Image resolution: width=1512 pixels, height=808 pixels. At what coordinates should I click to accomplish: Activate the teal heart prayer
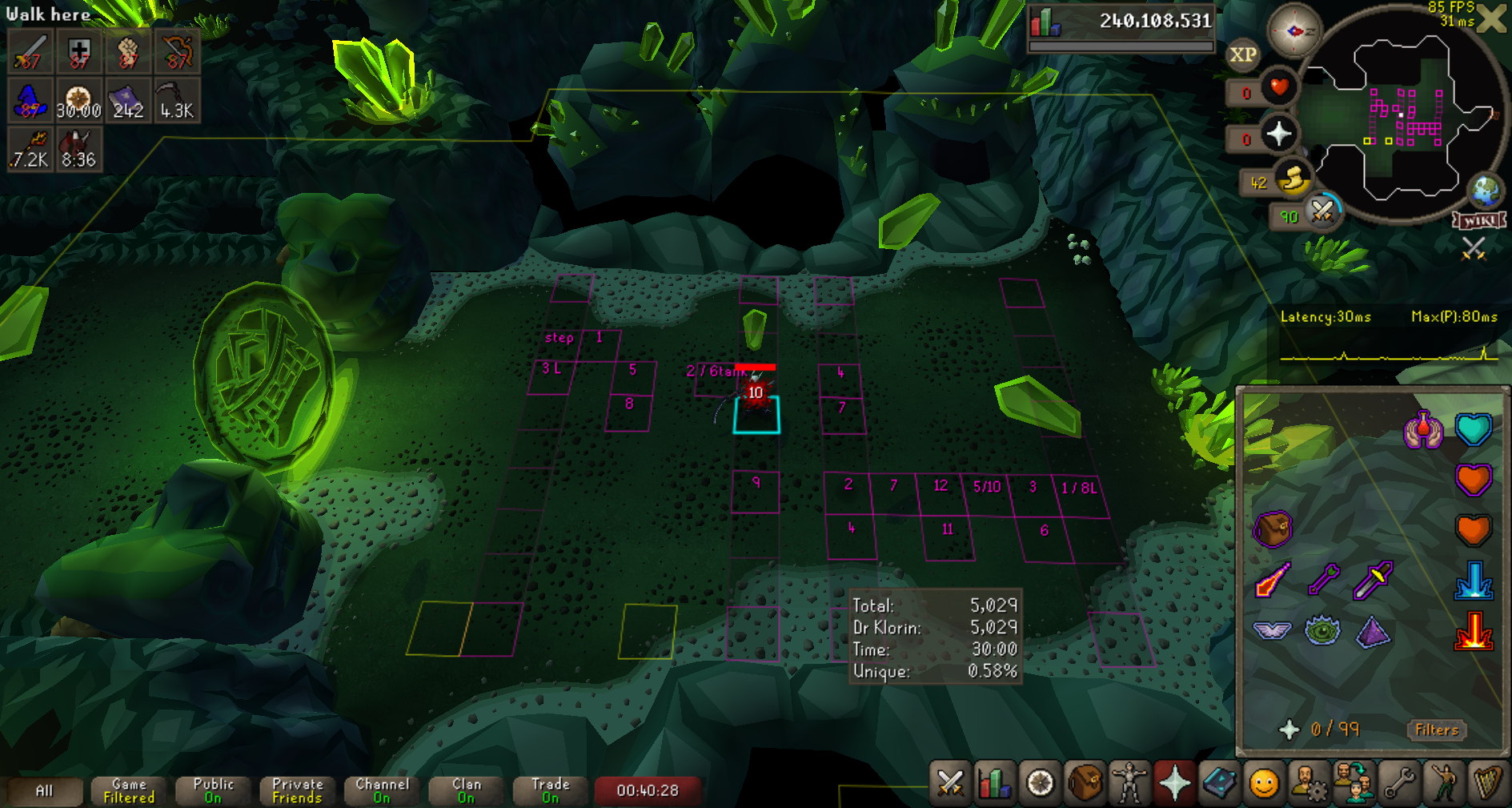tap(1473, 429)
